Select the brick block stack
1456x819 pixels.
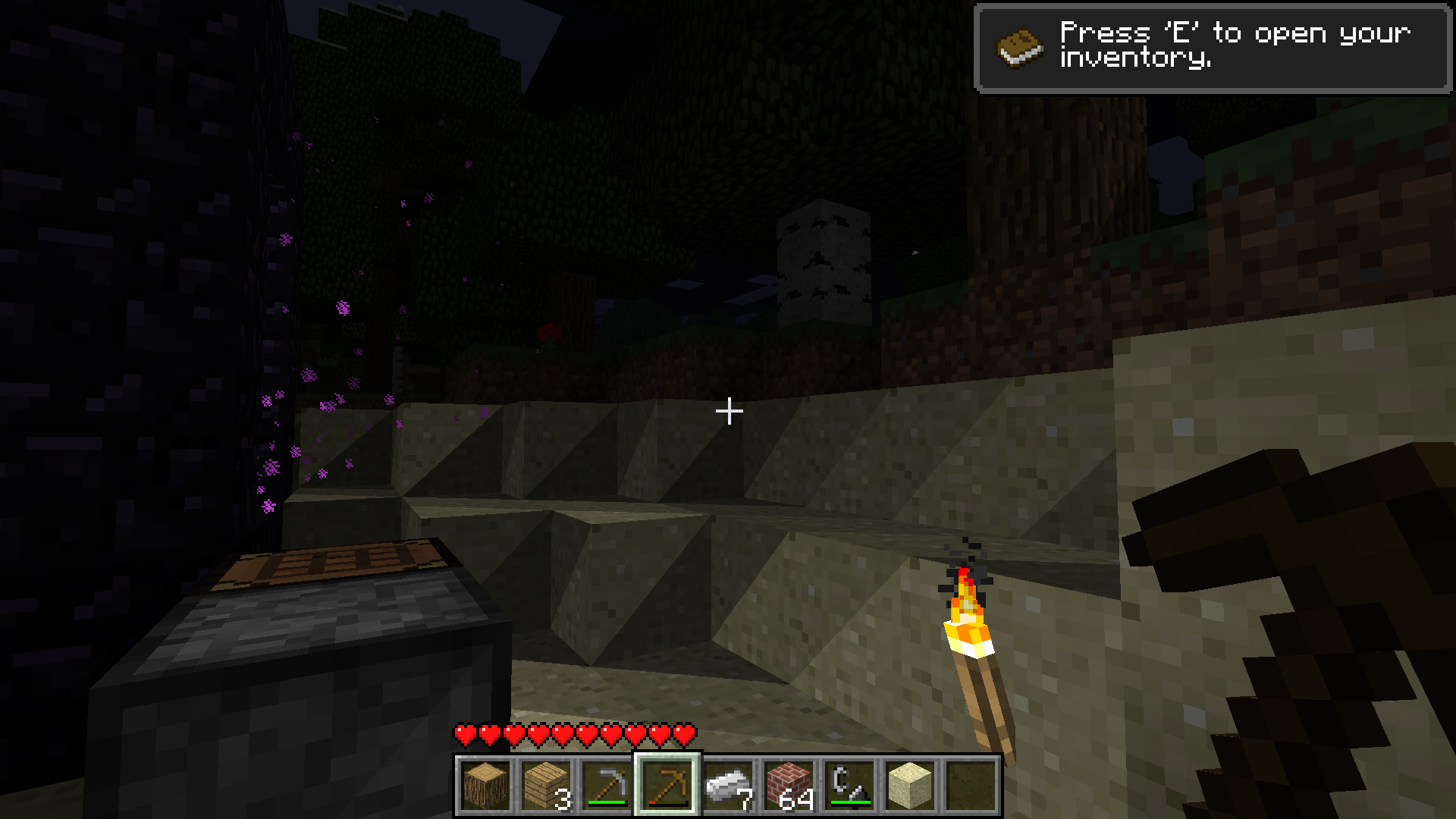point(789,786)
